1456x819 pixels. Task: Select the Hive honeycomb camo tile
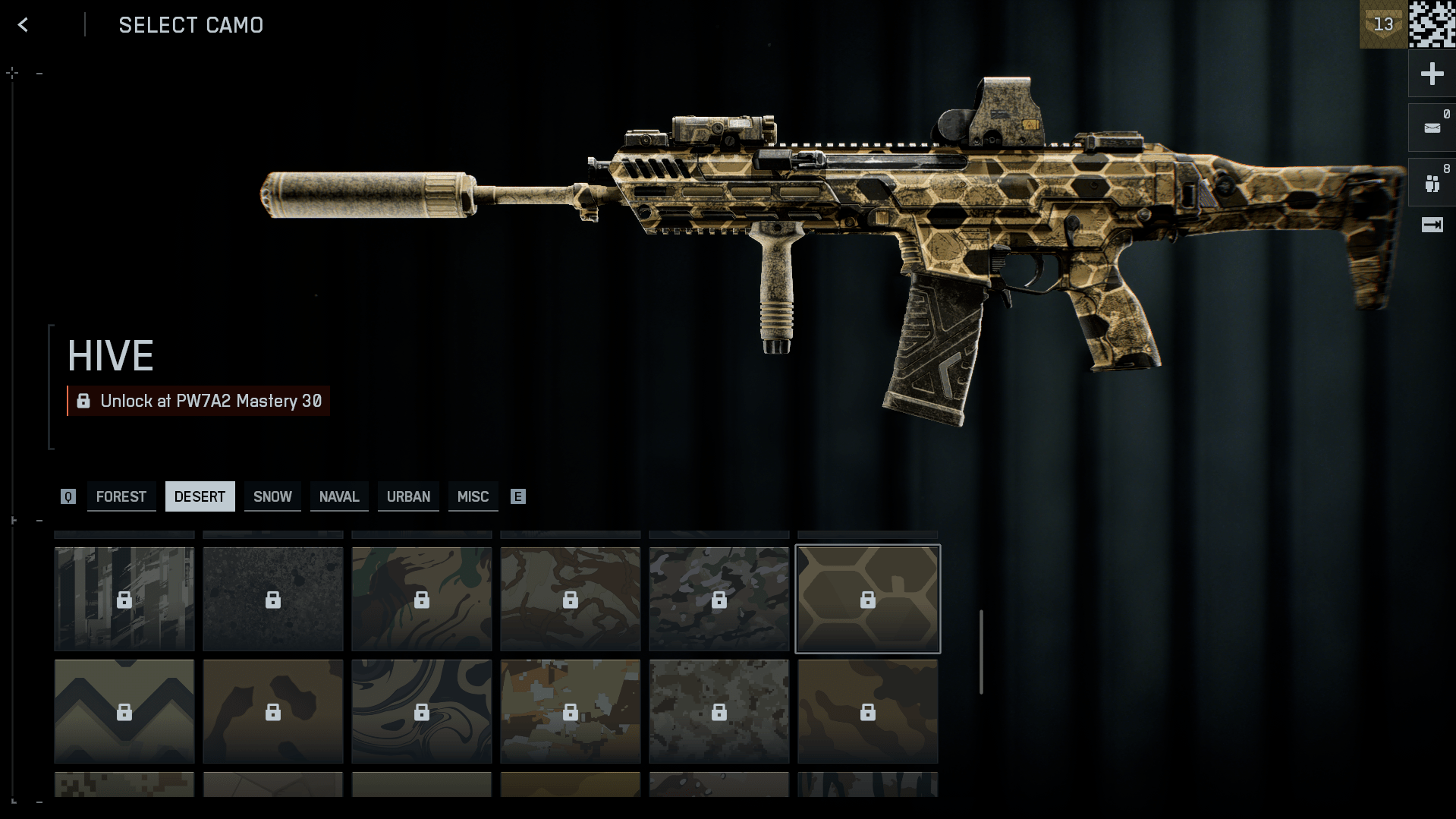[x=867, y=599]
